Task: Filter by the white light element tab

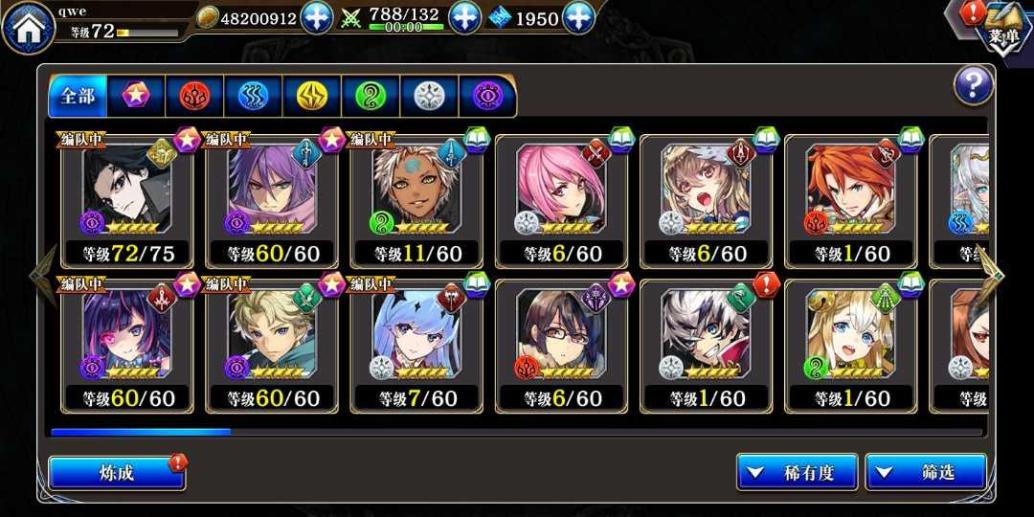Action: coord(428,96)
